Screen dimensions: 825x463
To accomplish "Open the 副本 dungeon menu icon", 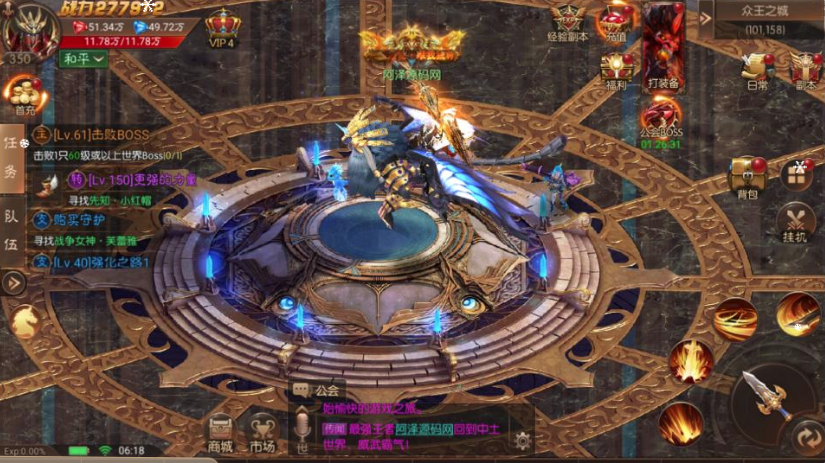I will click(805, 71).
